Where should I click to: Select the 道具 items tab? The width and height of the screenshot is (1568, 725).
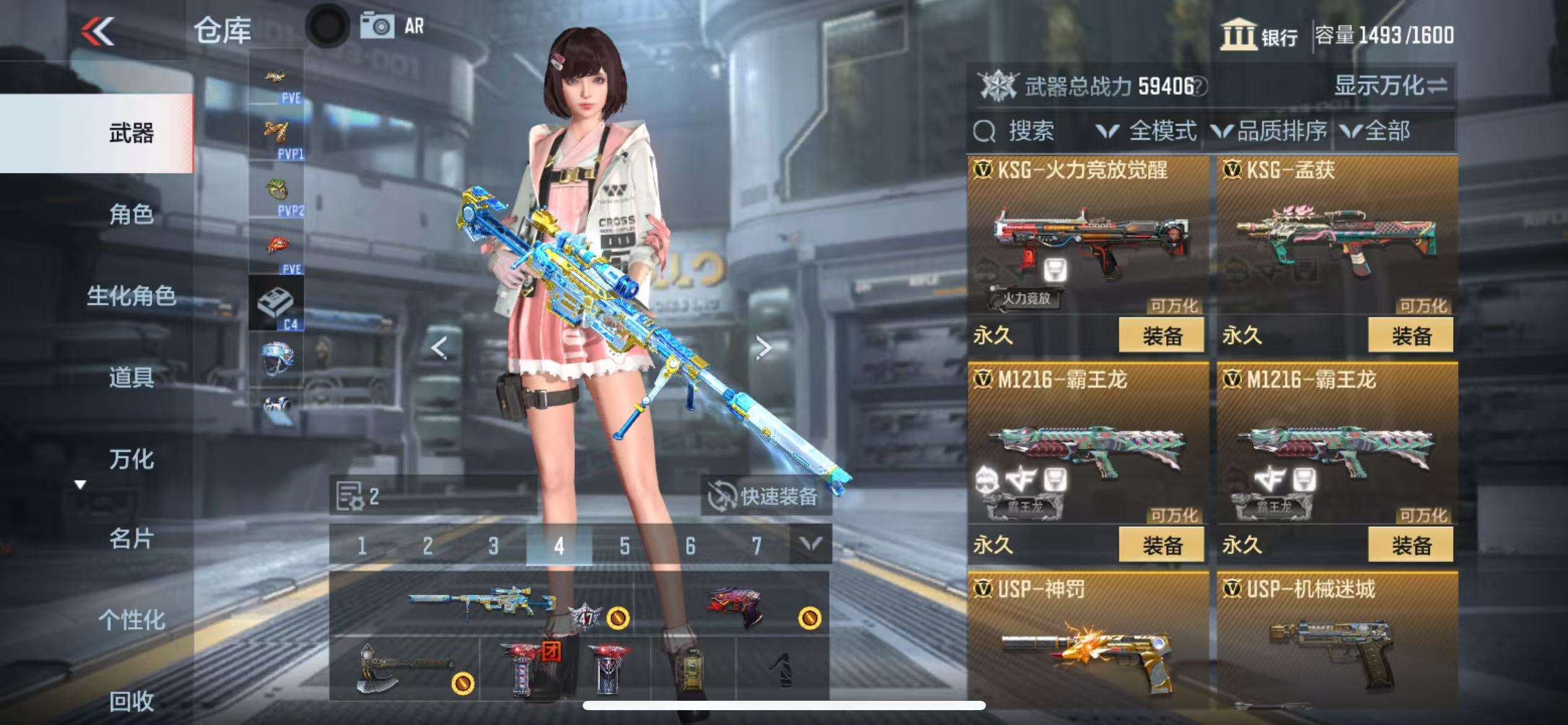pos(131,377)
